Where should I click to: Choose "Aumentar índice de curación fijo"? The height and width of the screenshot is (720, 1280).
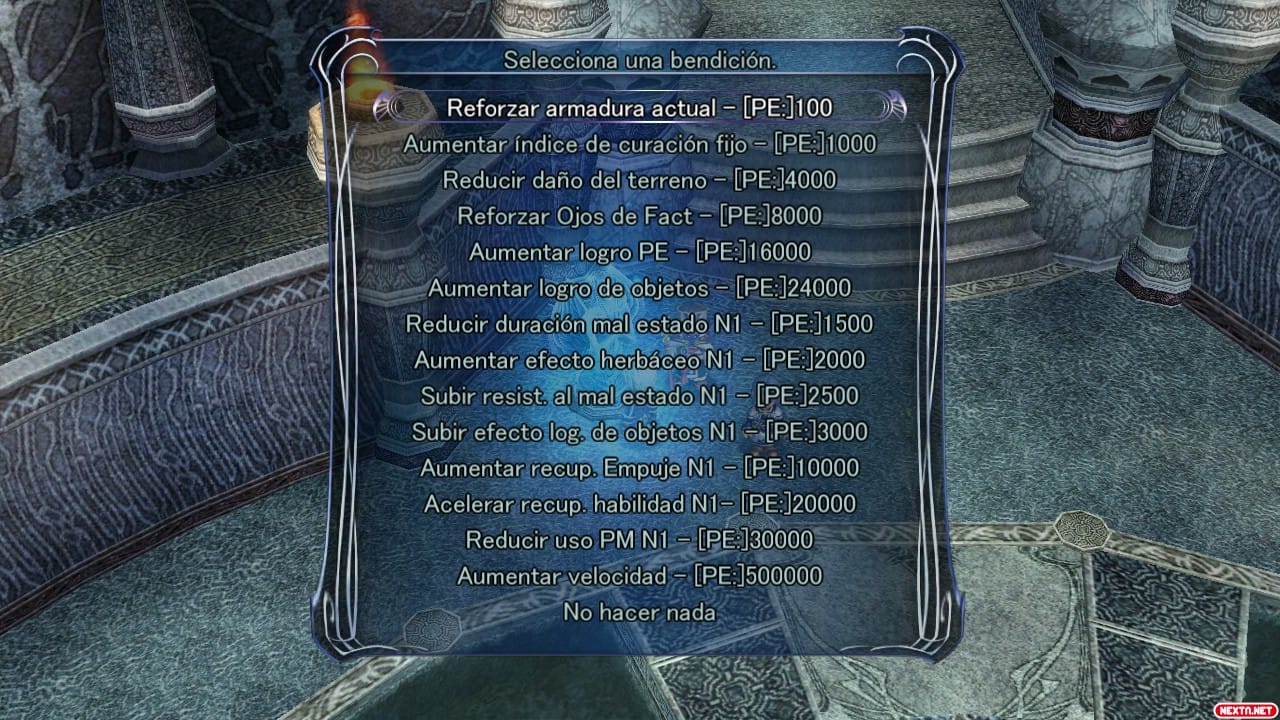tap(640, 144)
